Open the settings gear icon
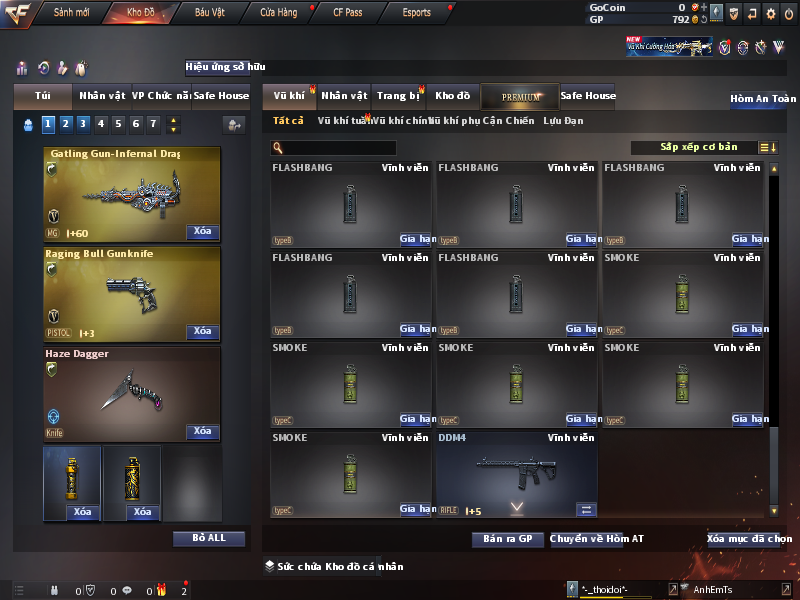Viewport: 800px width, 600px height. pyautogui.click(x=771, y=14)
